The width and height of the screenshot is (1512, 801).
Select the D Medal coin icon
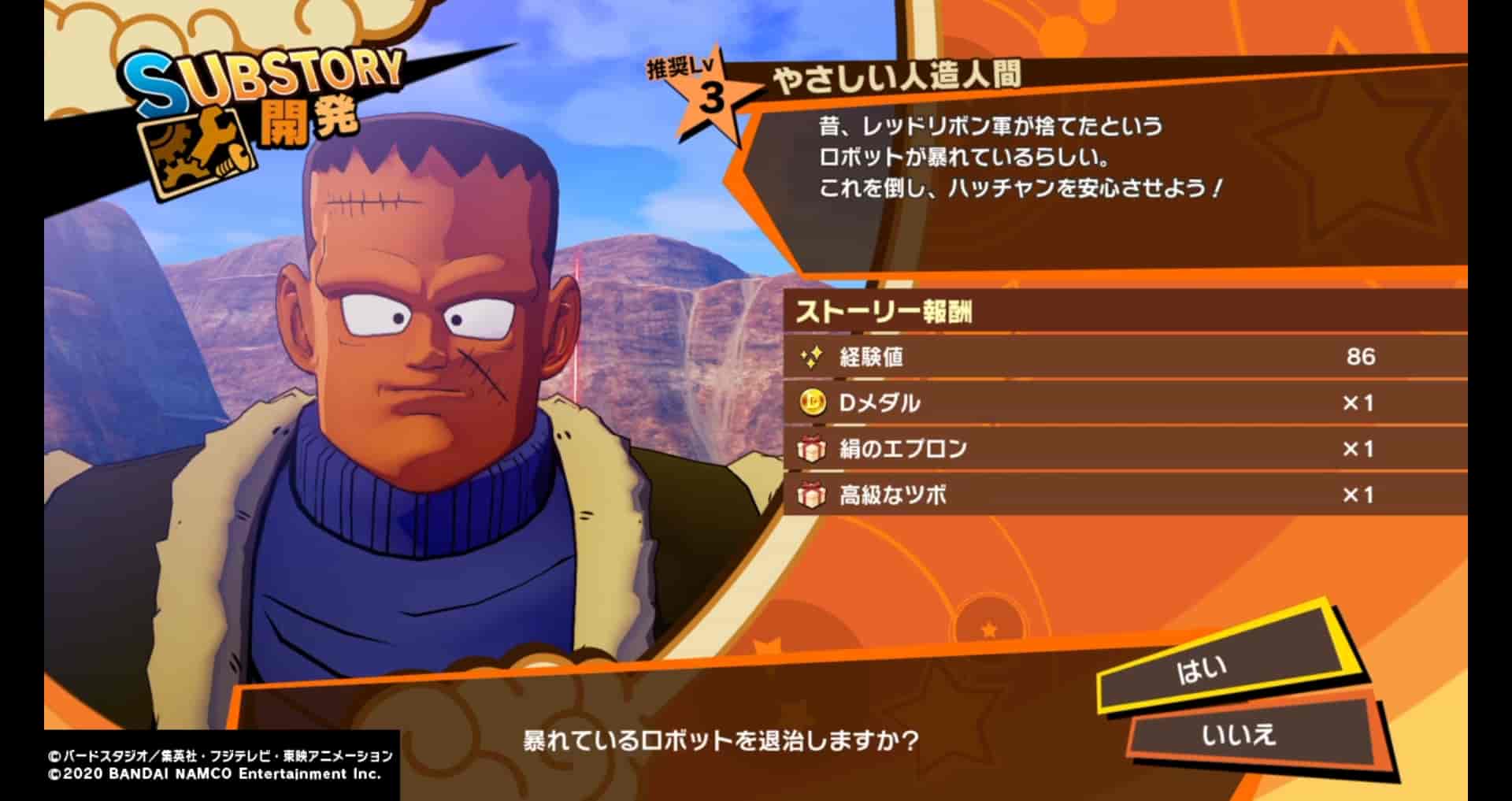tap(812, 402)
